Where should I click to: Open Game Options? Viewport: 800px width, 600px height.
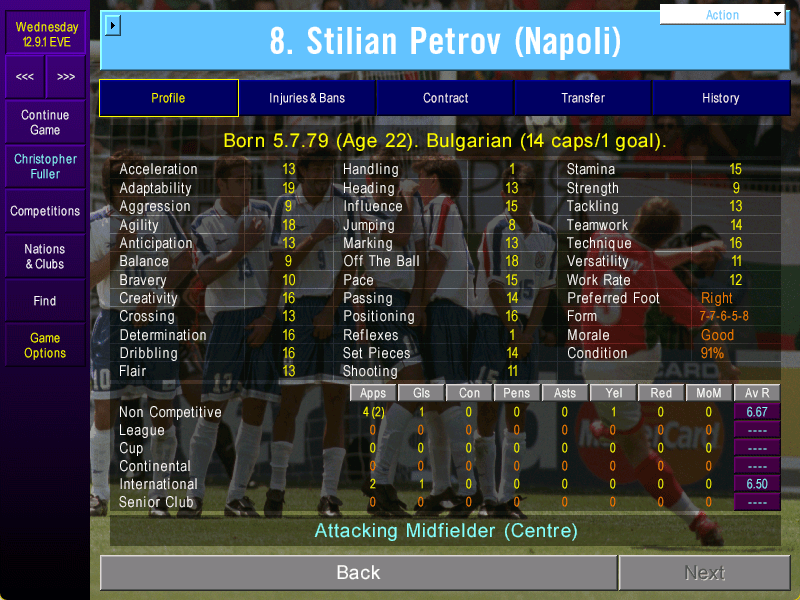click(x=45, y=346)
